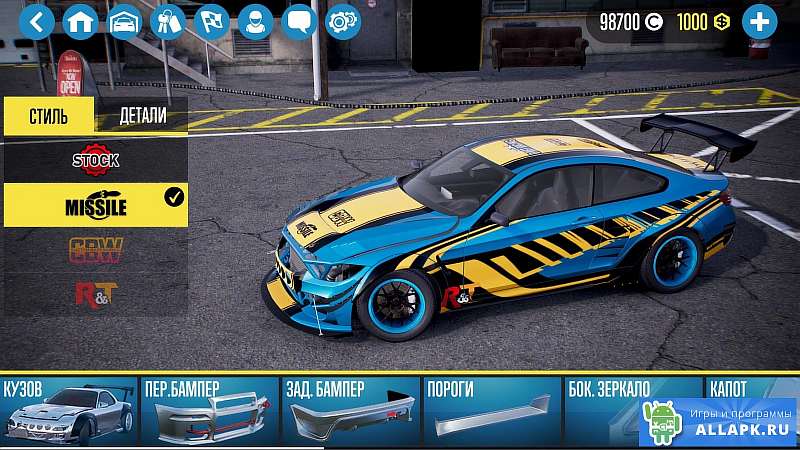Pick the R&T style option
The width and height of the screenshot is (800, 450).
pyautogui.click(x=95, y=294)
